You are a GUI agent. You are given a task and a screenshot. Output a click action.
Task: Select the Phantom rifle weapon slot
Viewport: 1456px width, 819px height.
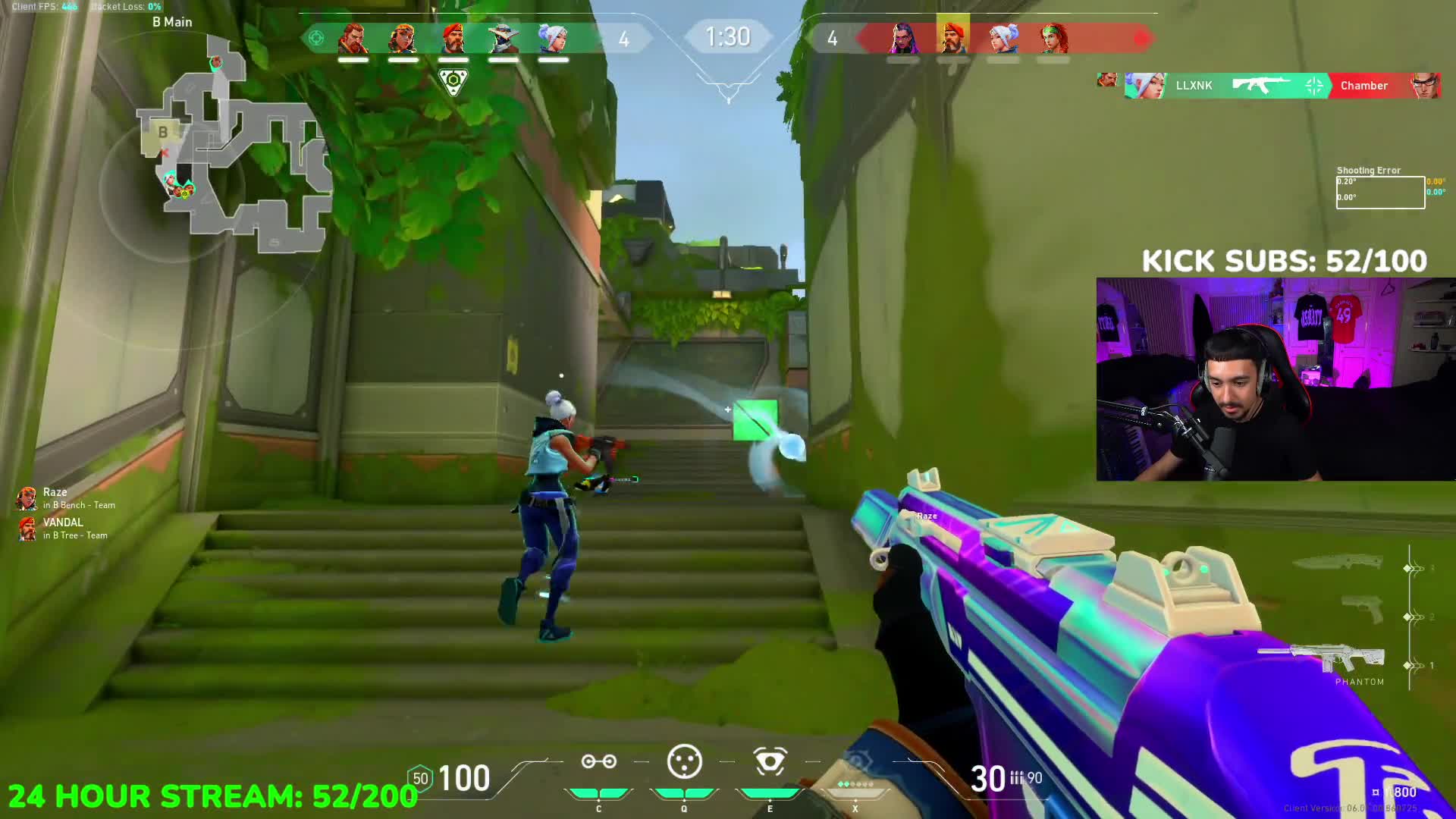(1323, 660)
